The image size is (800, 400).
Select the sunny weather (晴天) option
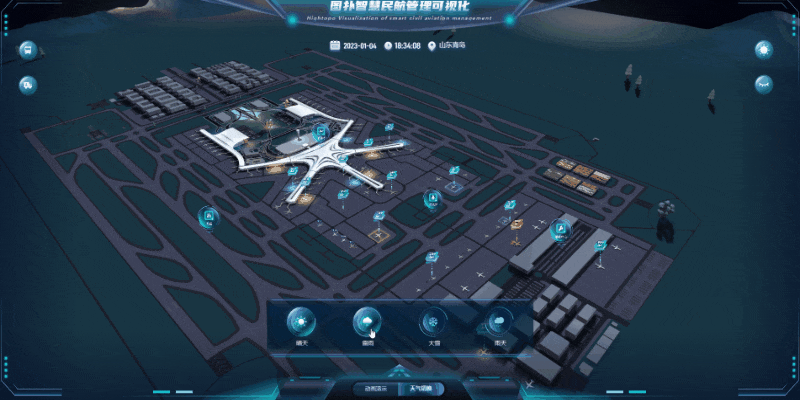pos(302,322)
